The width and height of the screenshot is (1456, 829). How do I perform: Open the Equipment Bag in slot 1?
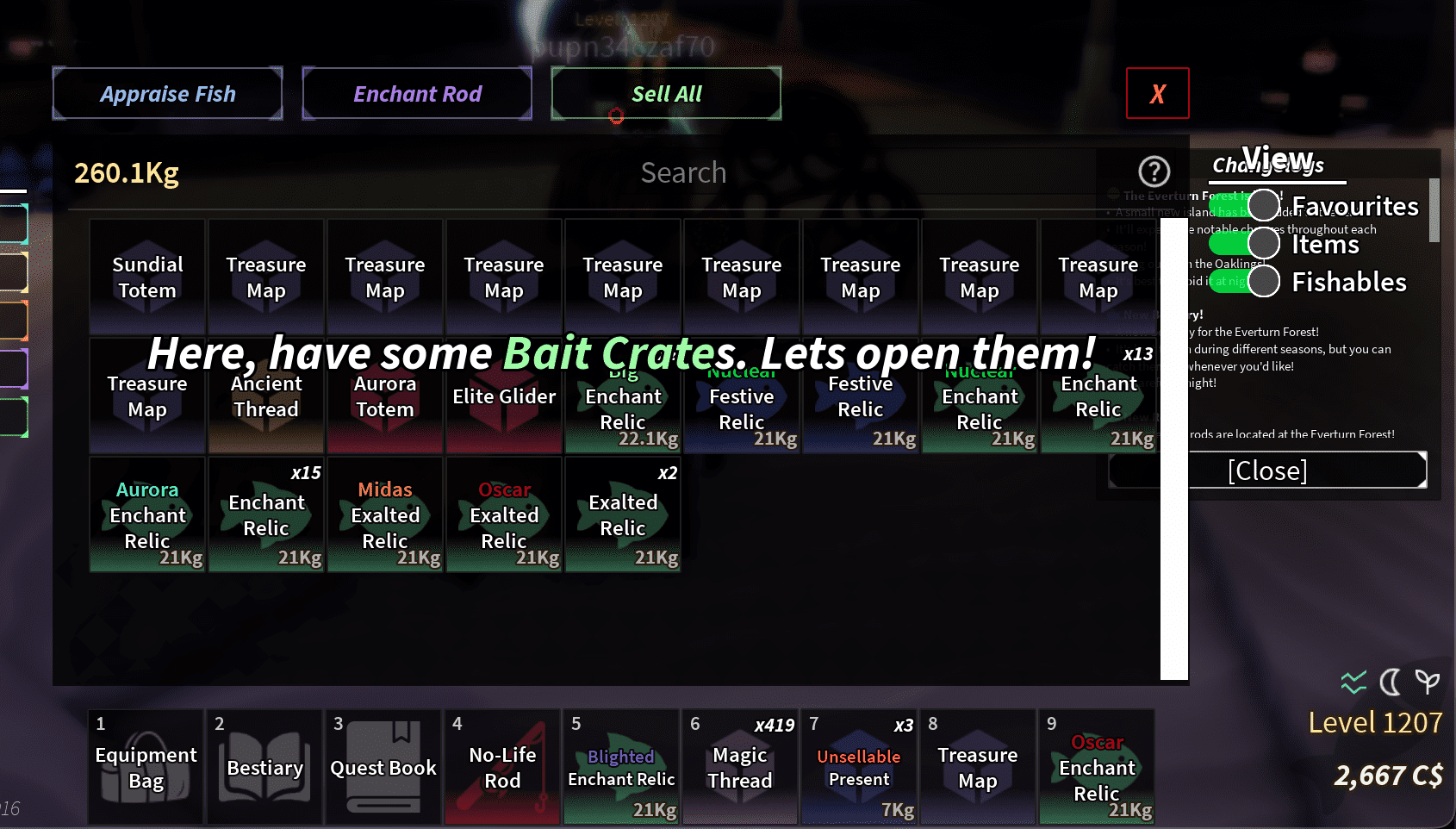pyautogui.click(x=145, y=767)
